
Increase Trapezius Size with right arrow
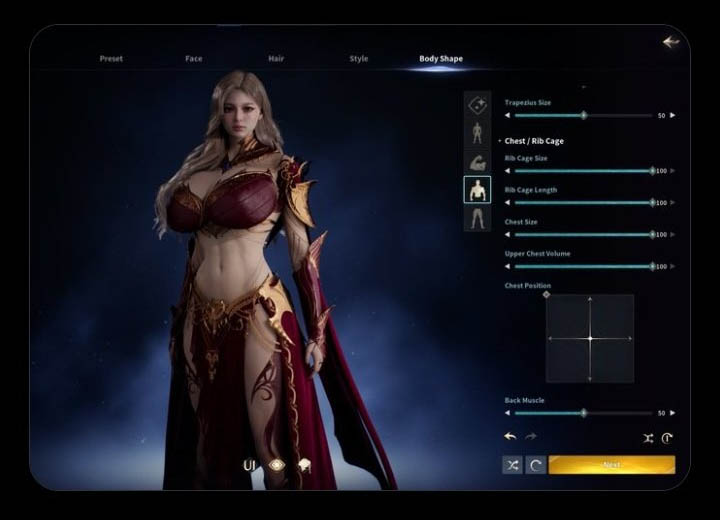point(672,116)
